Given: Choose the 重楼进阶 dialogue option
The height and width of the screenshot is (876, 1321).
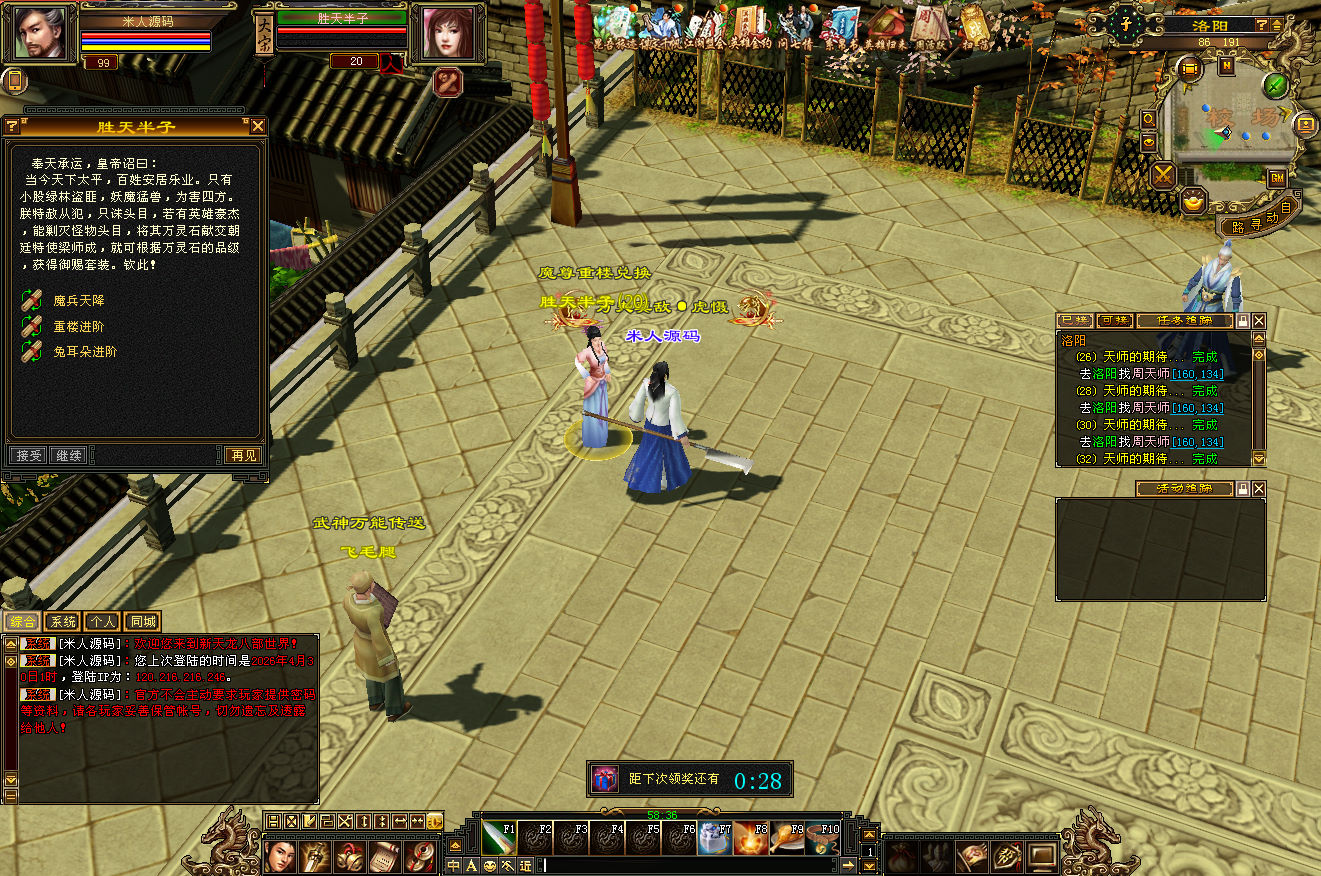Looking at the screenshot, I should 78,326.
